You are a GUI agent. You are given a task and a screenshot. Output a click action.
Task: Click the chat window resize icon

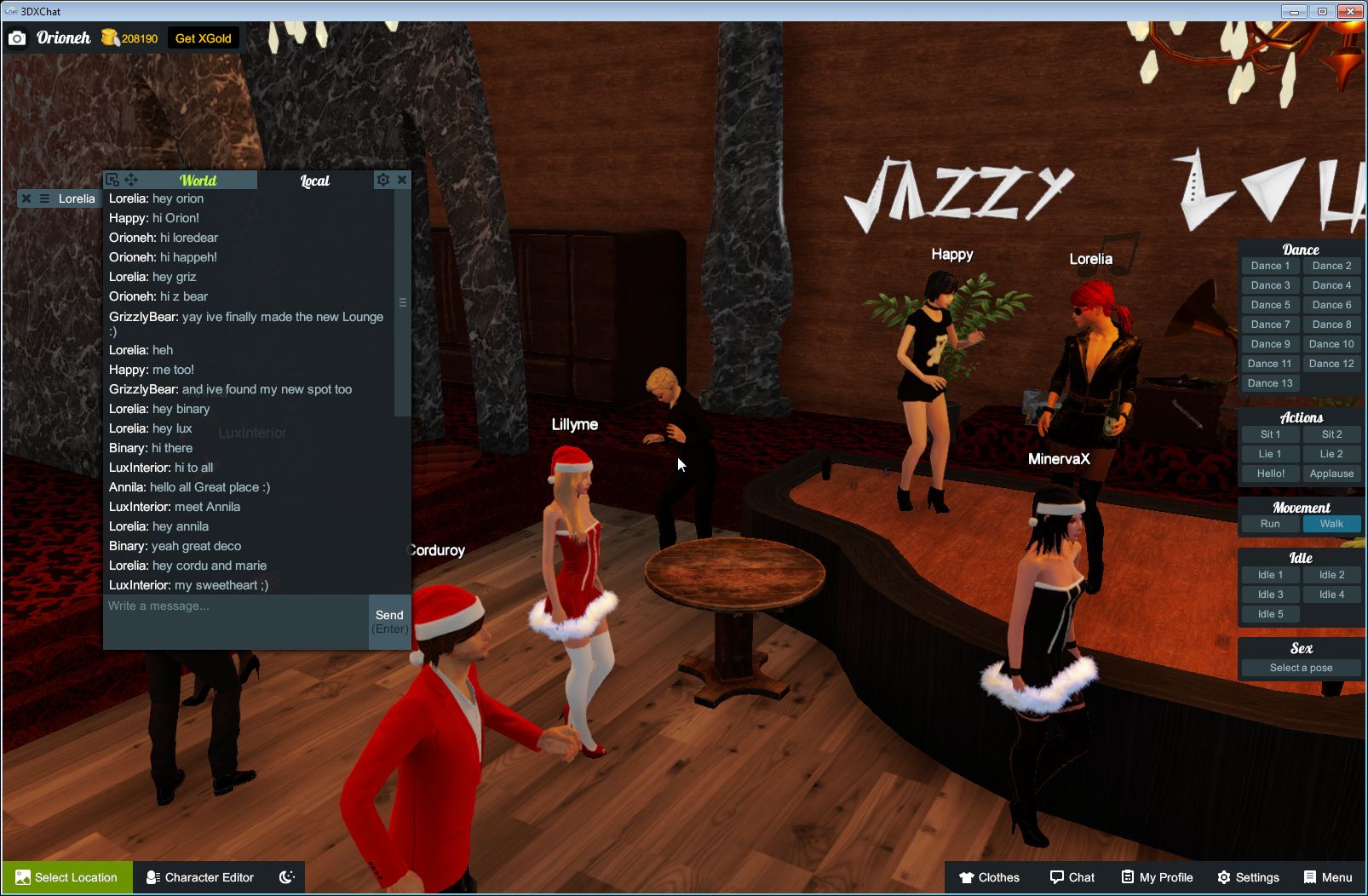point(112,180)
